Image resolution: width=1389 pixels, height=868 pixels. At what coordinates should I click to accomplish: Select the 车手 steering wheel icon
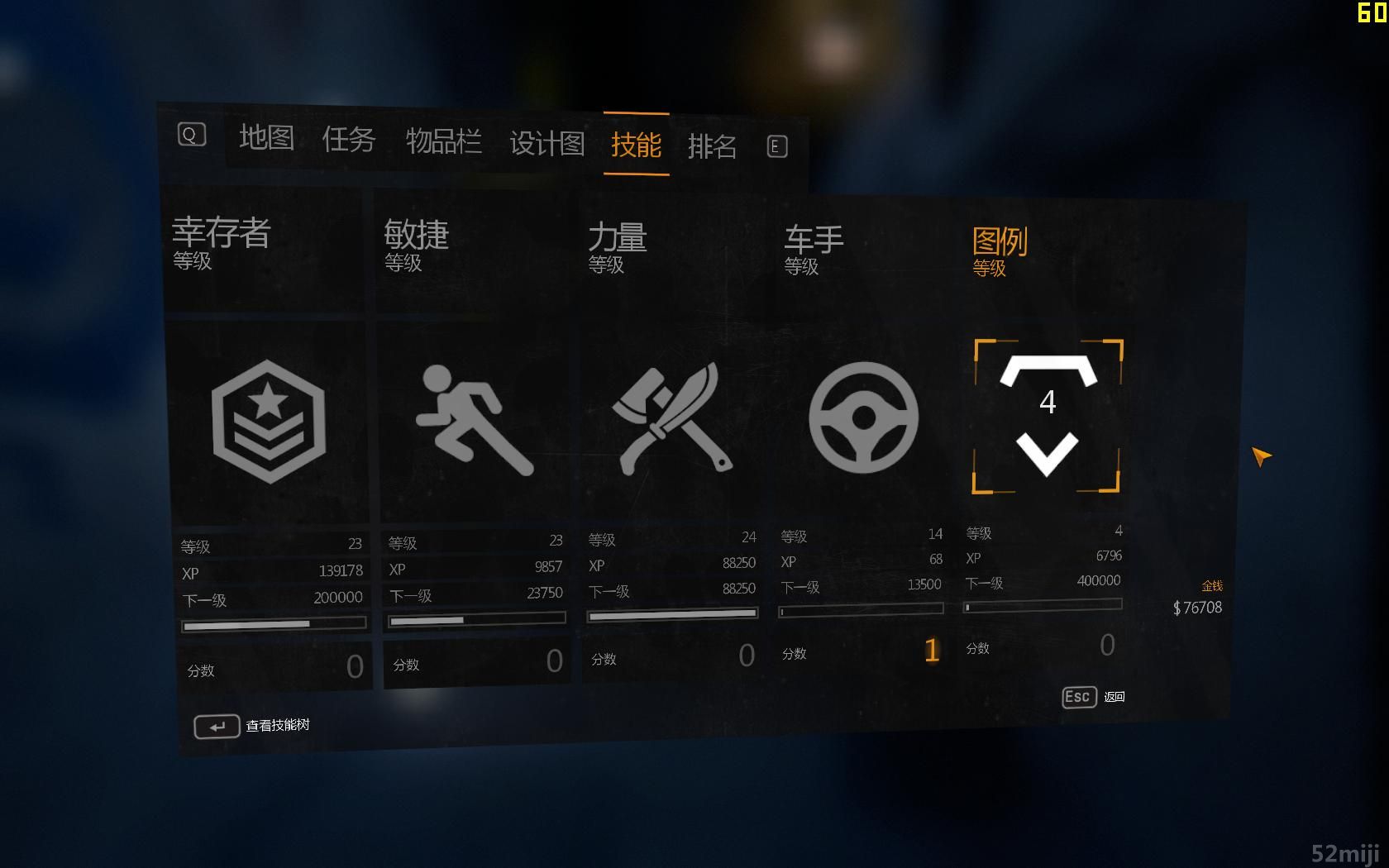863,417
